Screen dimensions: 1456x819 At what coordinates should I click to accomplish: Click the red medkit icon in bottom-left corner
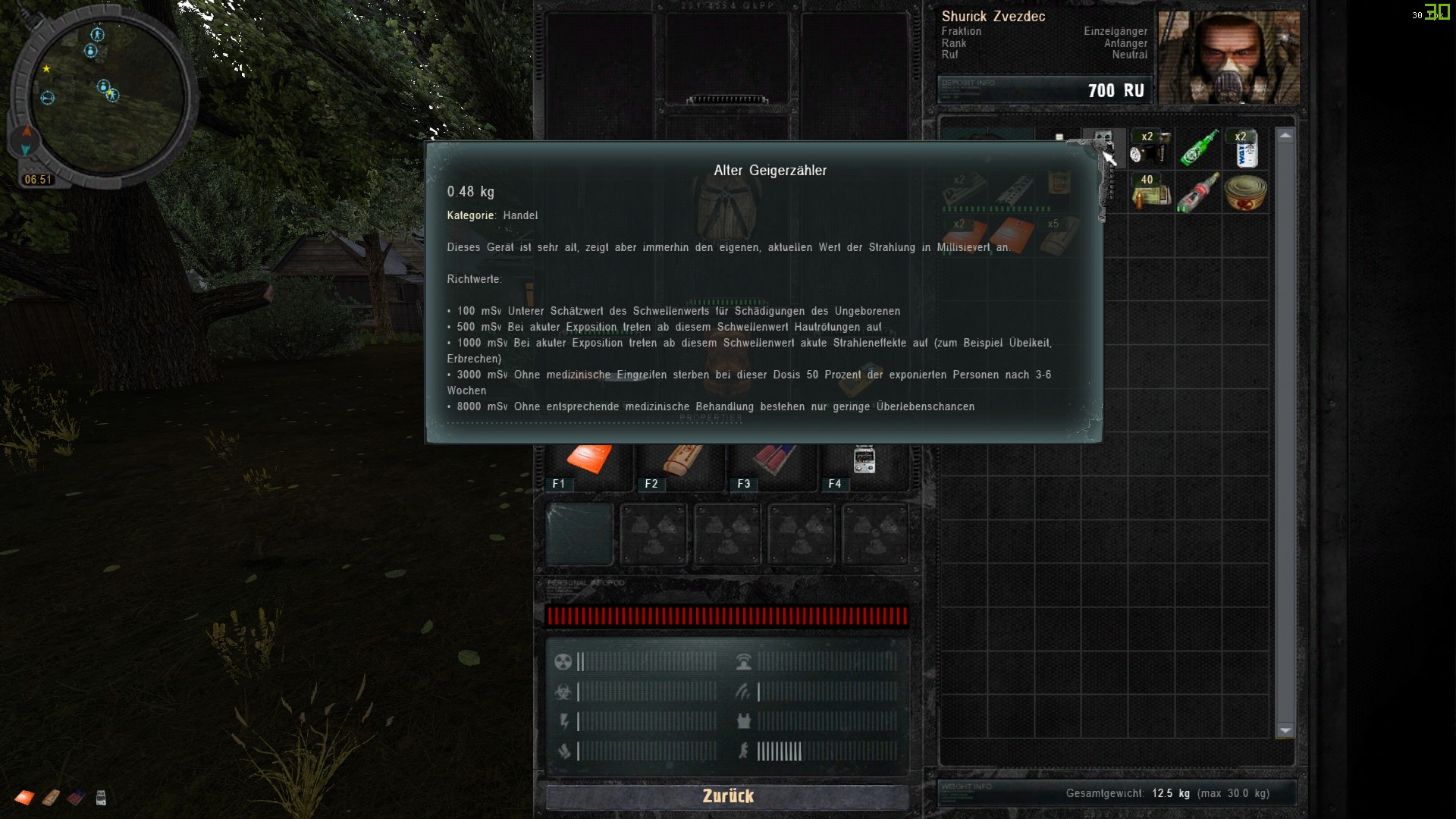(24, 798)
